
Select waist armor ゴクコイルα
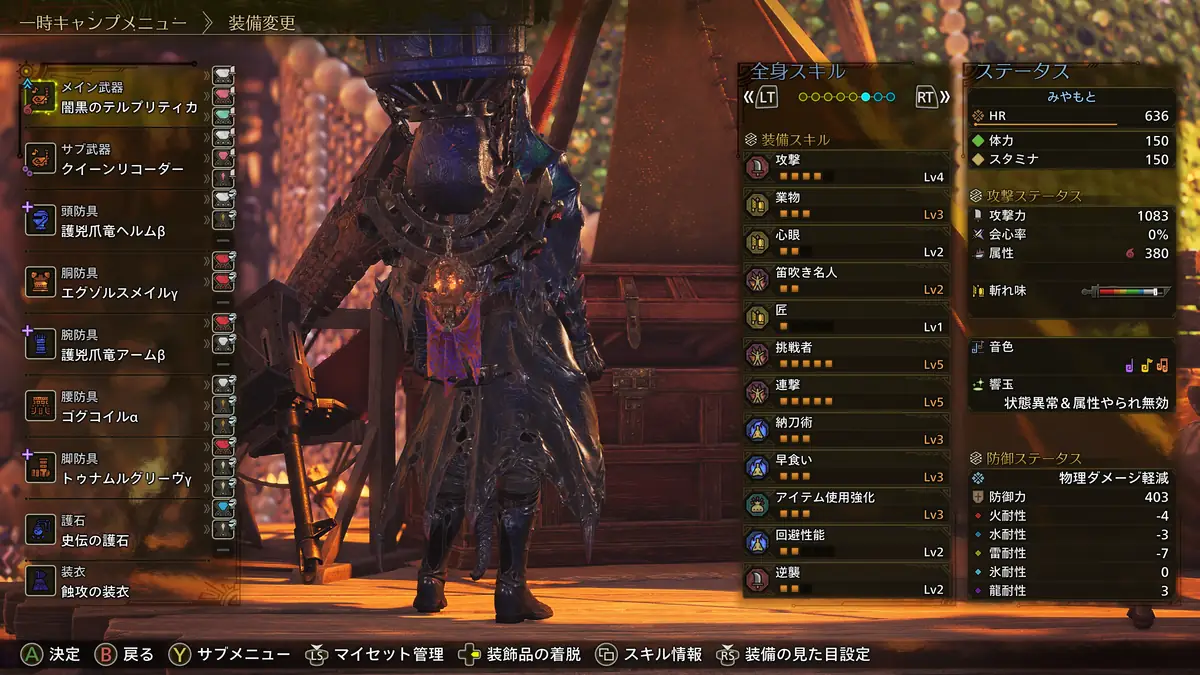(x=120, y=406)
